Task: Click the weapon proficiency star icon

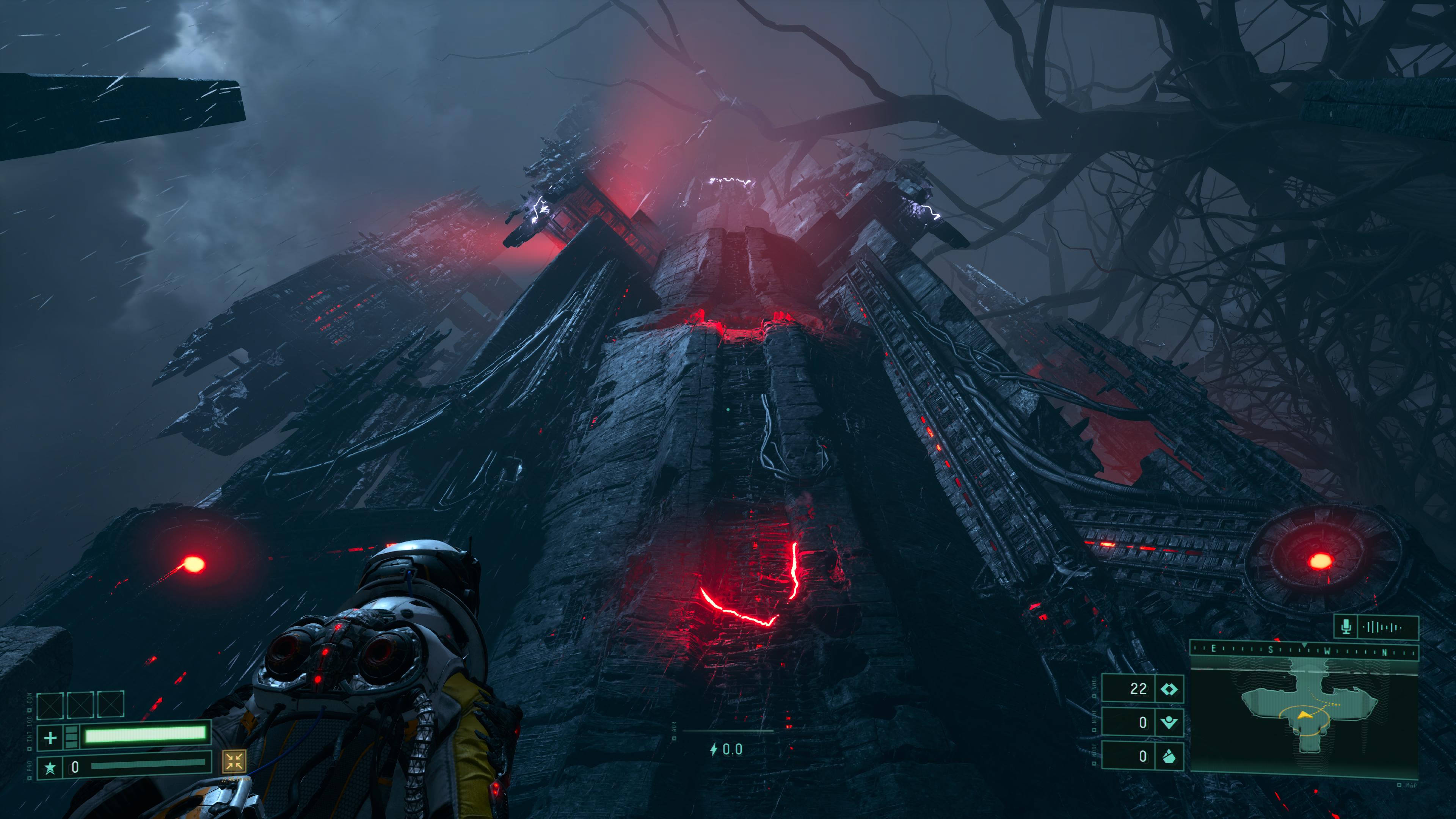Action: 50,767
